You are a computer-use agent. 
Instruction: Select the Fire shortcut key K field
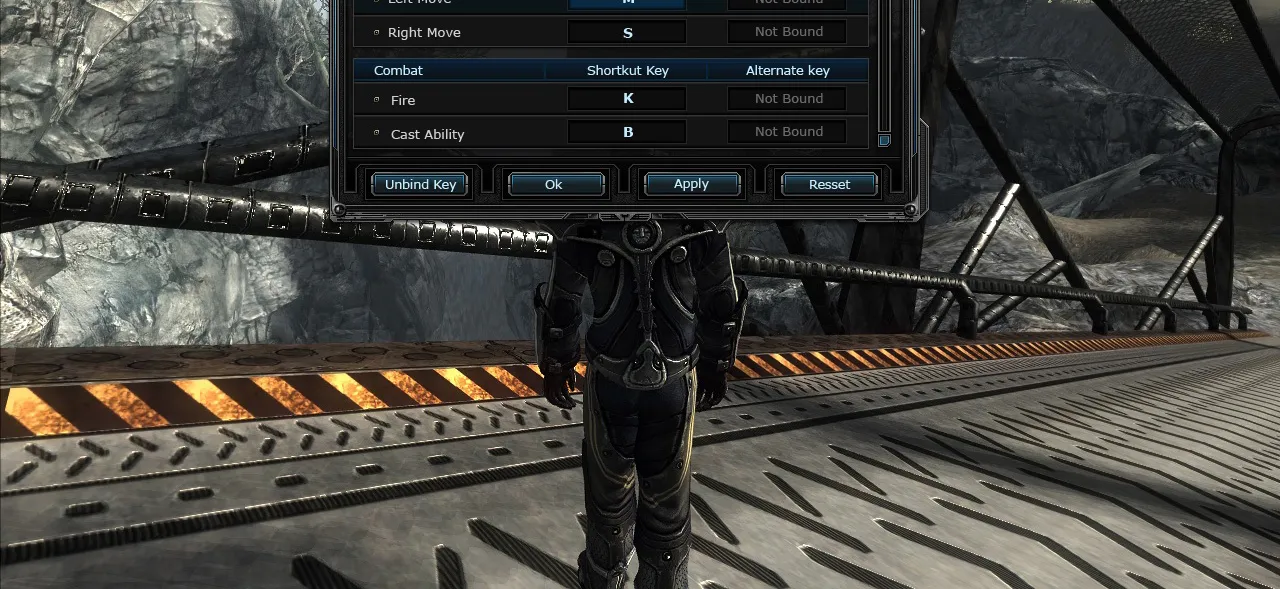coord(627,99)
